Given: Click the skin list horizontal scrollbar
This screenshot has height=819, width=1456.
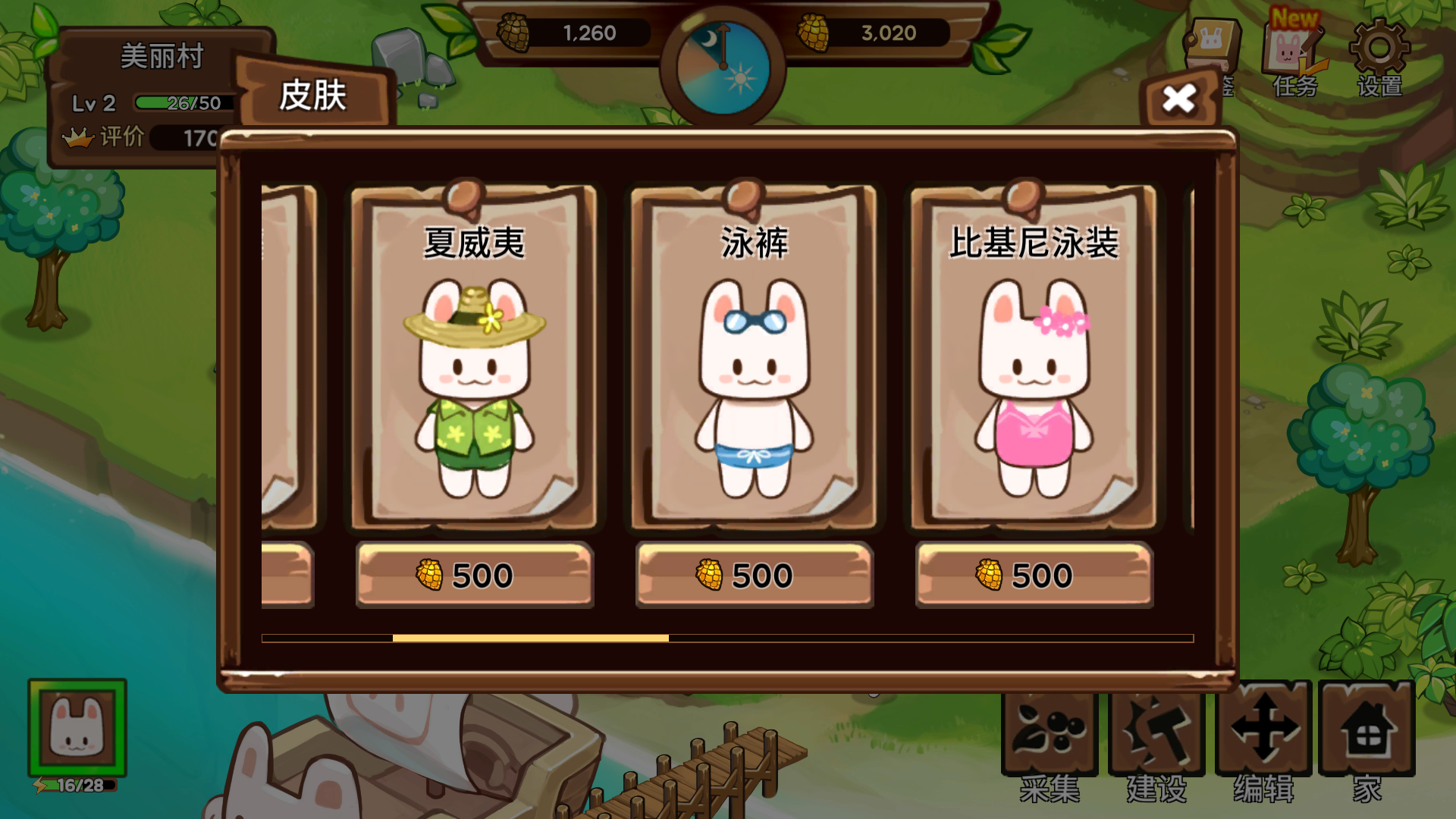Looking at the screenshot, I should (x=530, y=639).
